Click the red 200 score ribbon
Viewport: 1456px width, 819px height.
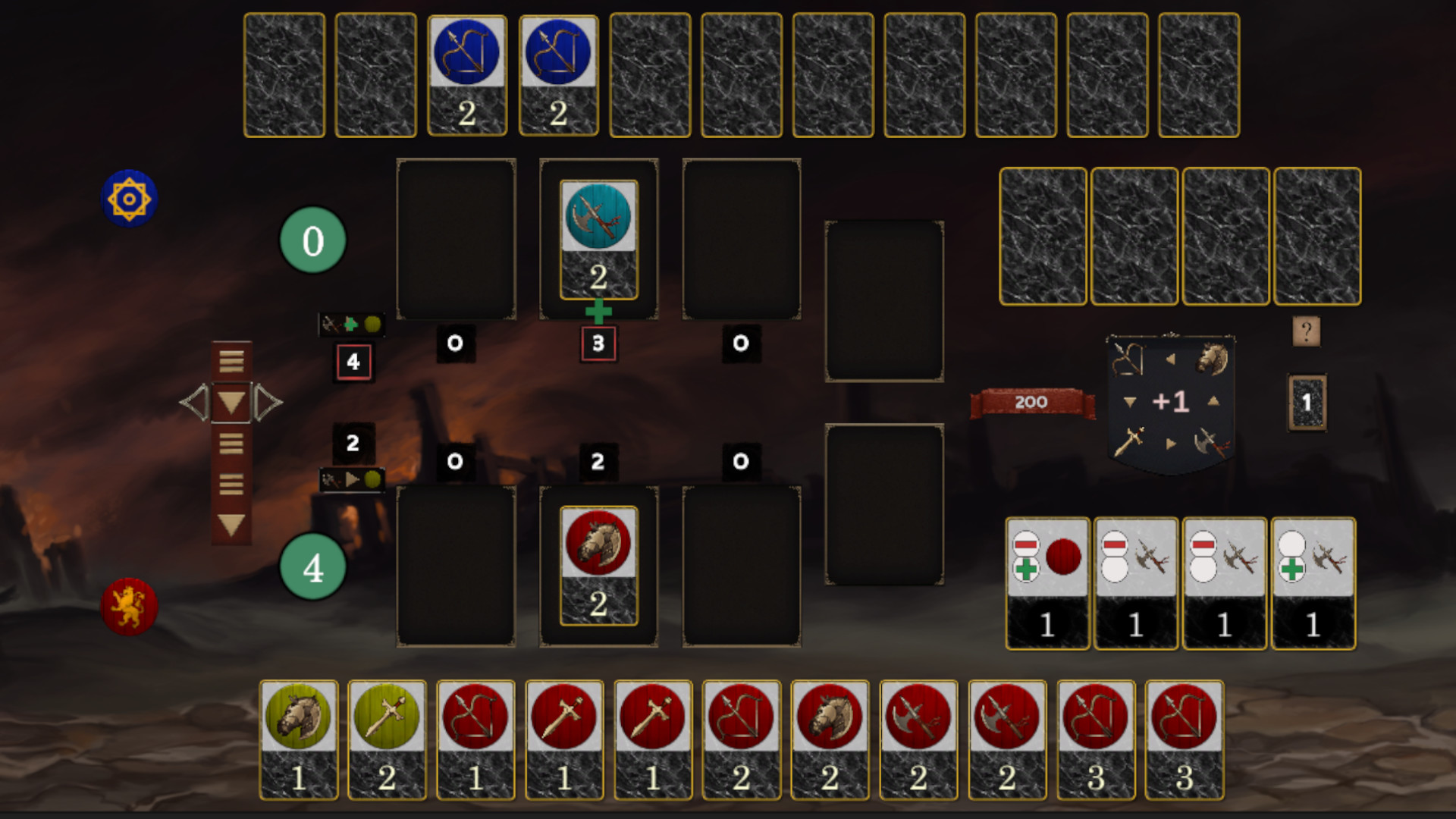1030,403
